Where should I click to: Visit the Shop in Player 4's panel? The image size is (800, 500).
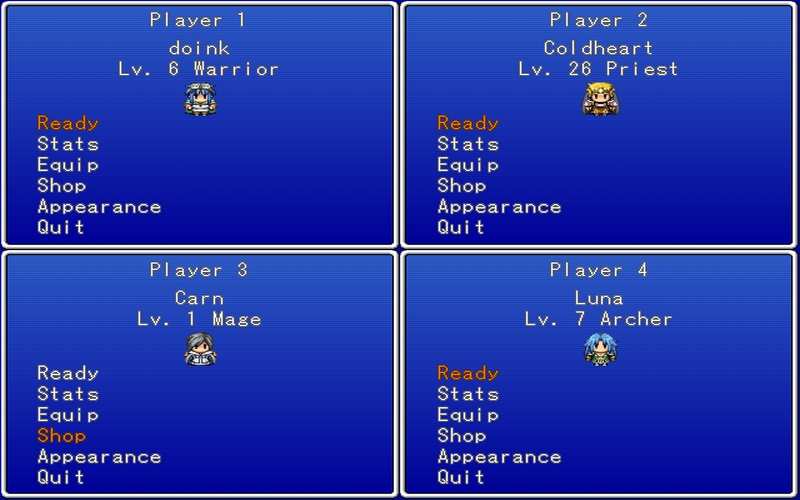pyautogui.click(x=462, y=436)
